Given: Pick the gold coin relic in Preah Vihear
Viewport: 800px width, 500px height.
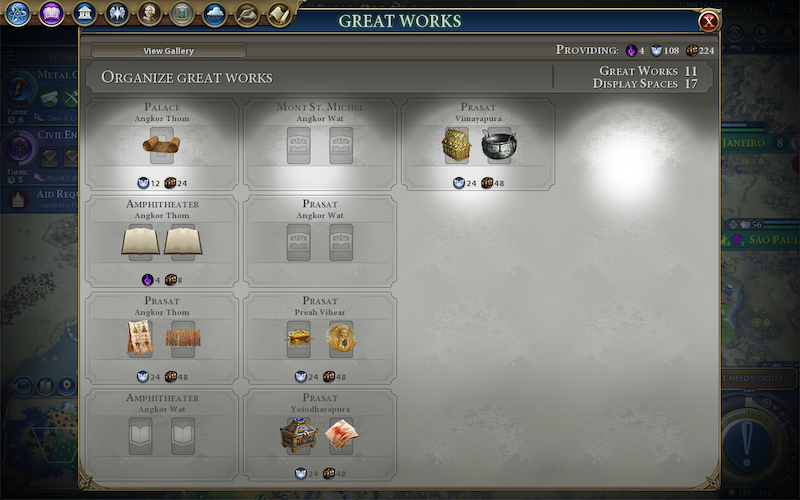Looking at the screenshot, I should [x=341, y=339].
